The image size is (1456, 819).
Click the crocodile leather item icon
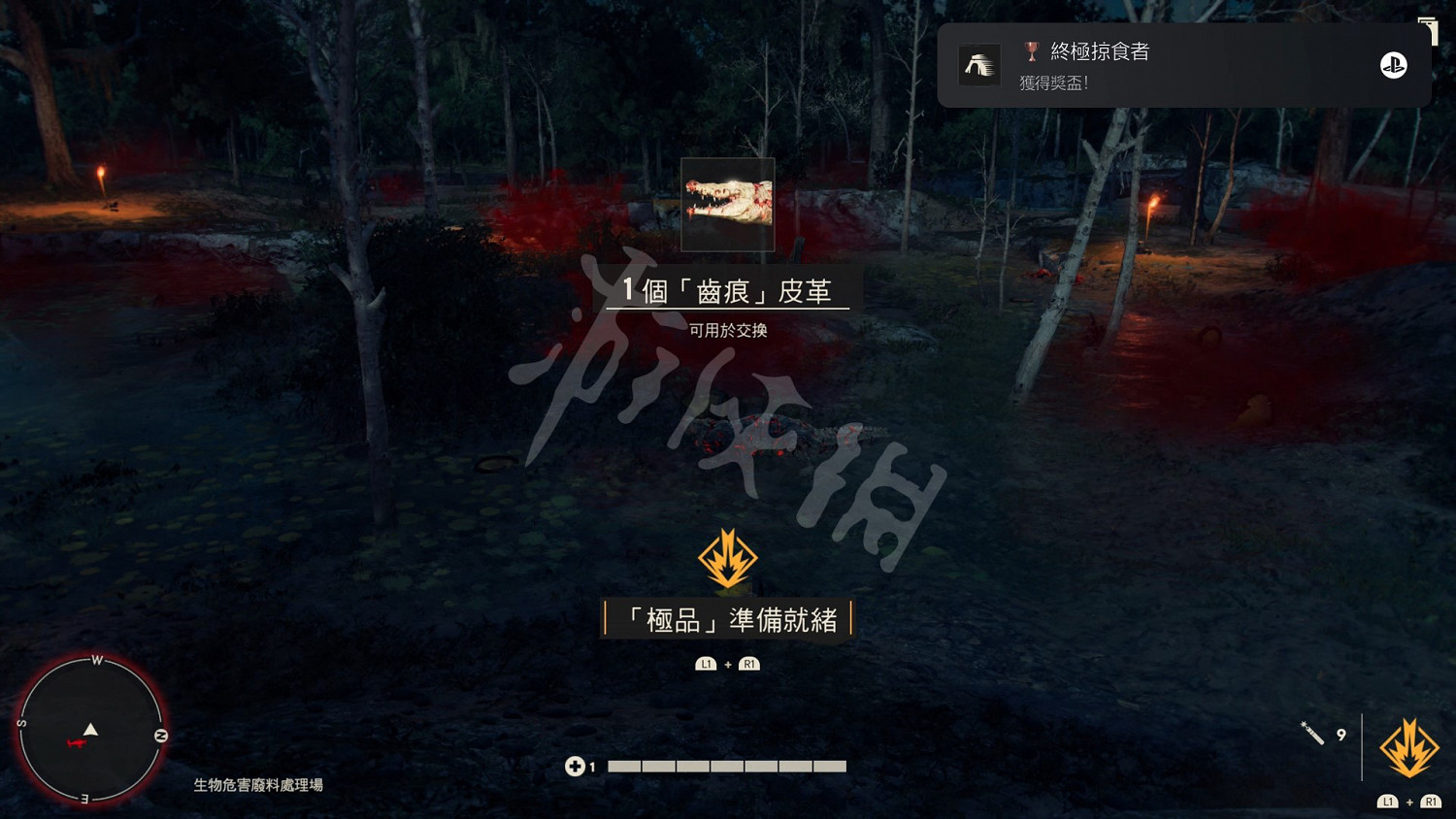tap(727, 203)
